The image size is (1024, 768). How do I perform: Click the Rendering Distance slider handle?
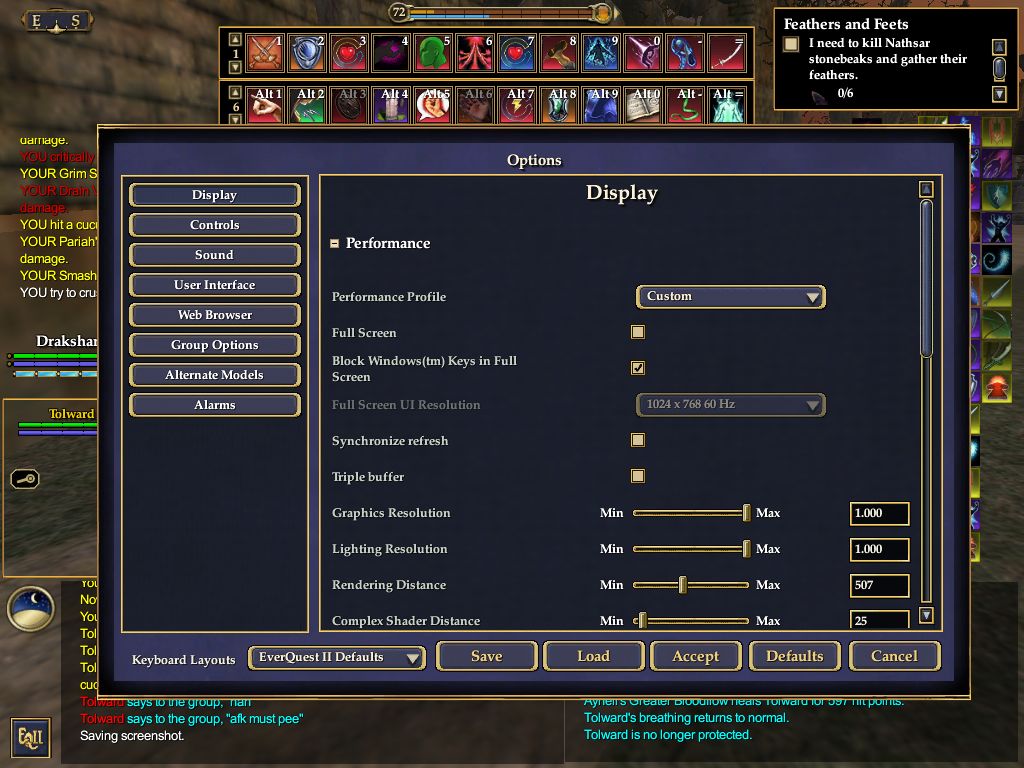coord(683,585)
